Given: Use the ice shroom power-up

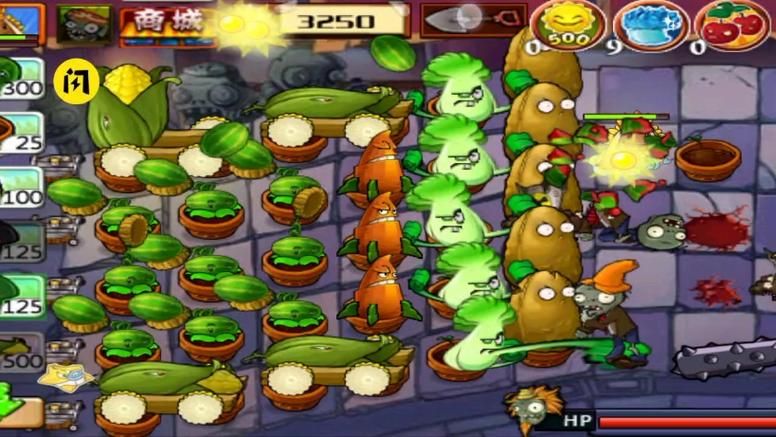Looking at the screenshot, I should pos(650,24).
